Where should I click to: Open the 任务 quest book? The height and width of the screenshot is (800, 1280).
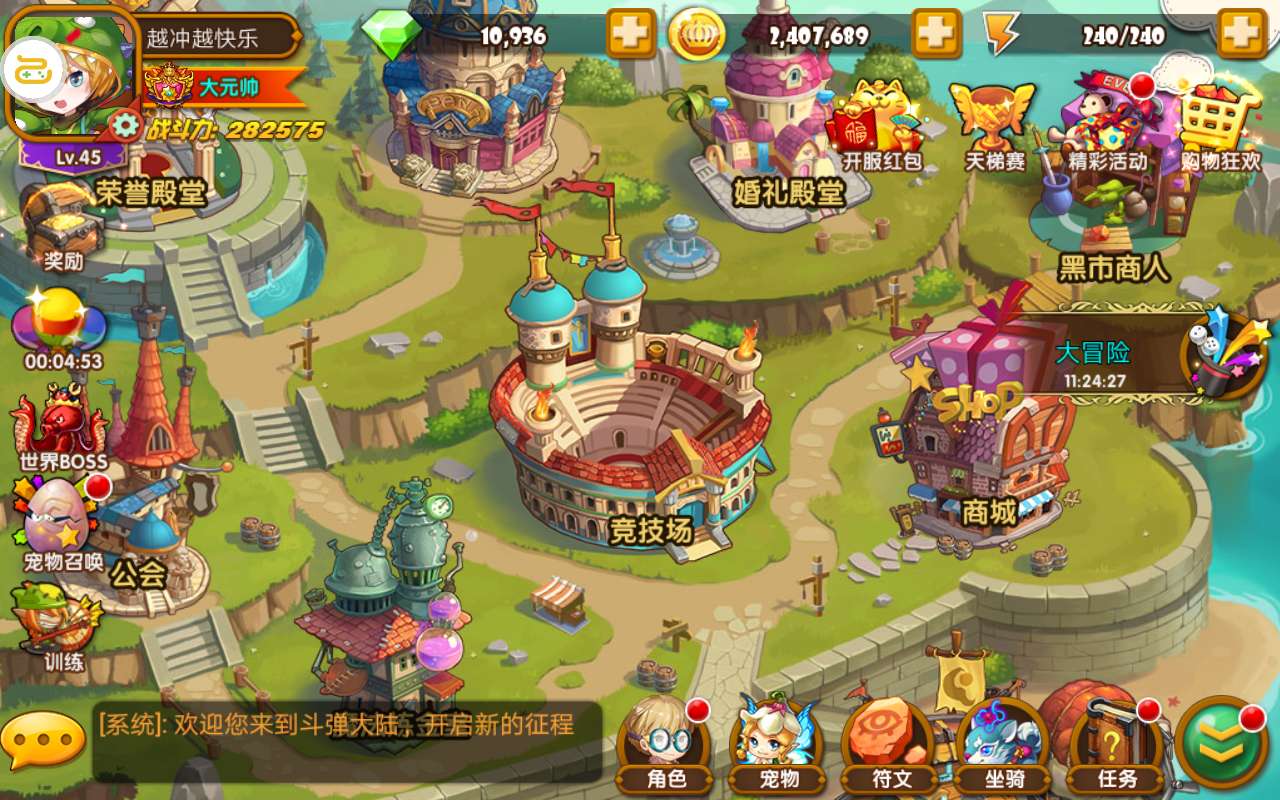coord(1115,745)
